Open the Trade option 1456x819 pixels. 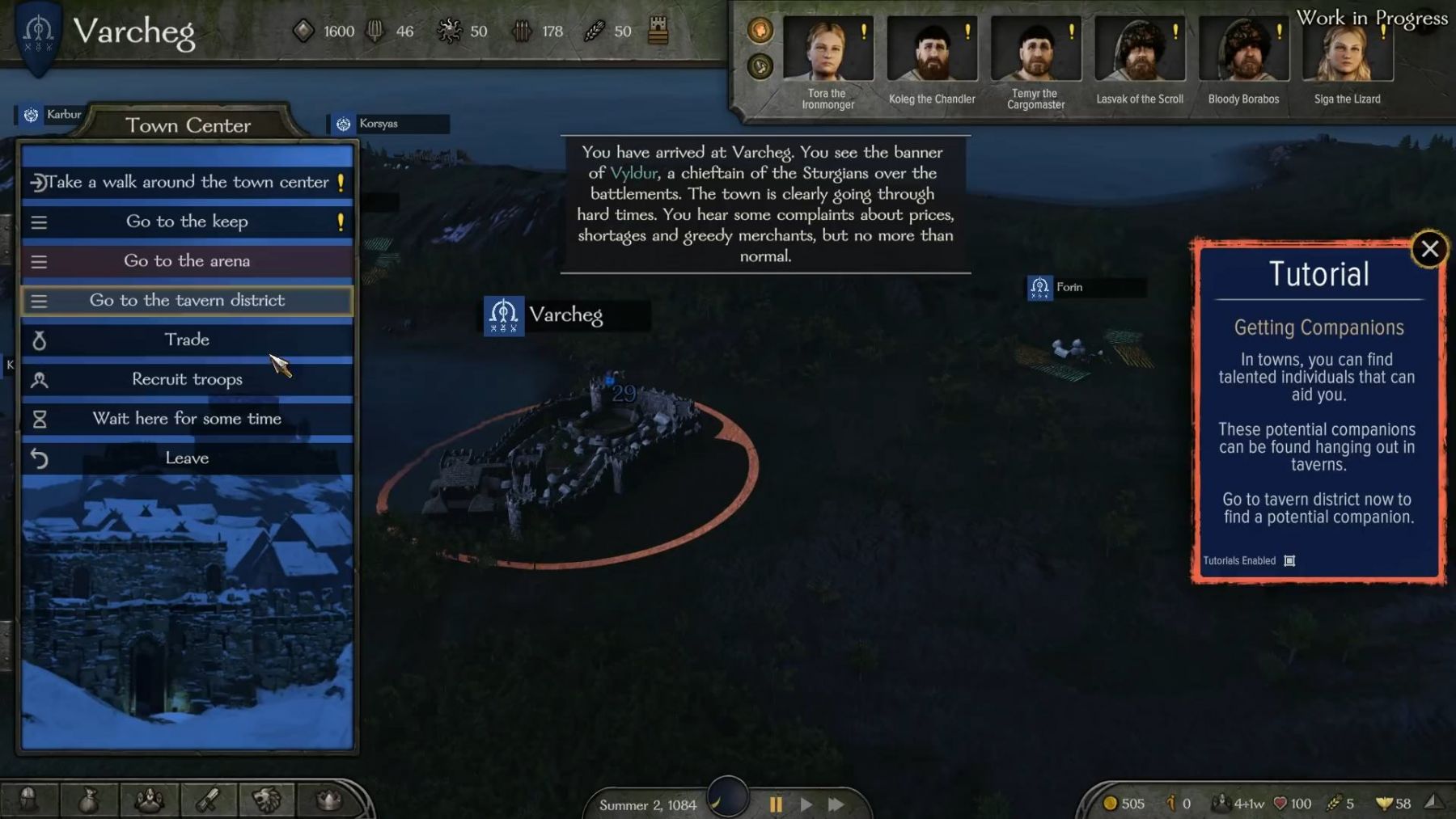187,340
